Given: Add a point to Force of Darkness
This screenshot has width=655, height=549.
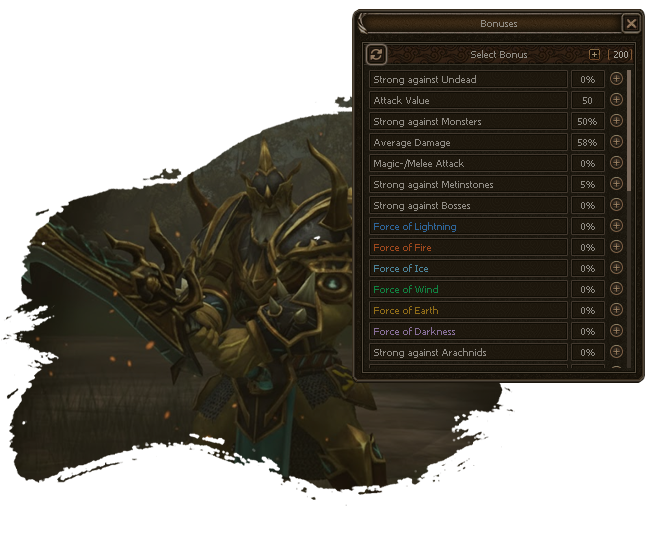Looking at the screenshot, I should pyautogui.click(x=616, y=331).
